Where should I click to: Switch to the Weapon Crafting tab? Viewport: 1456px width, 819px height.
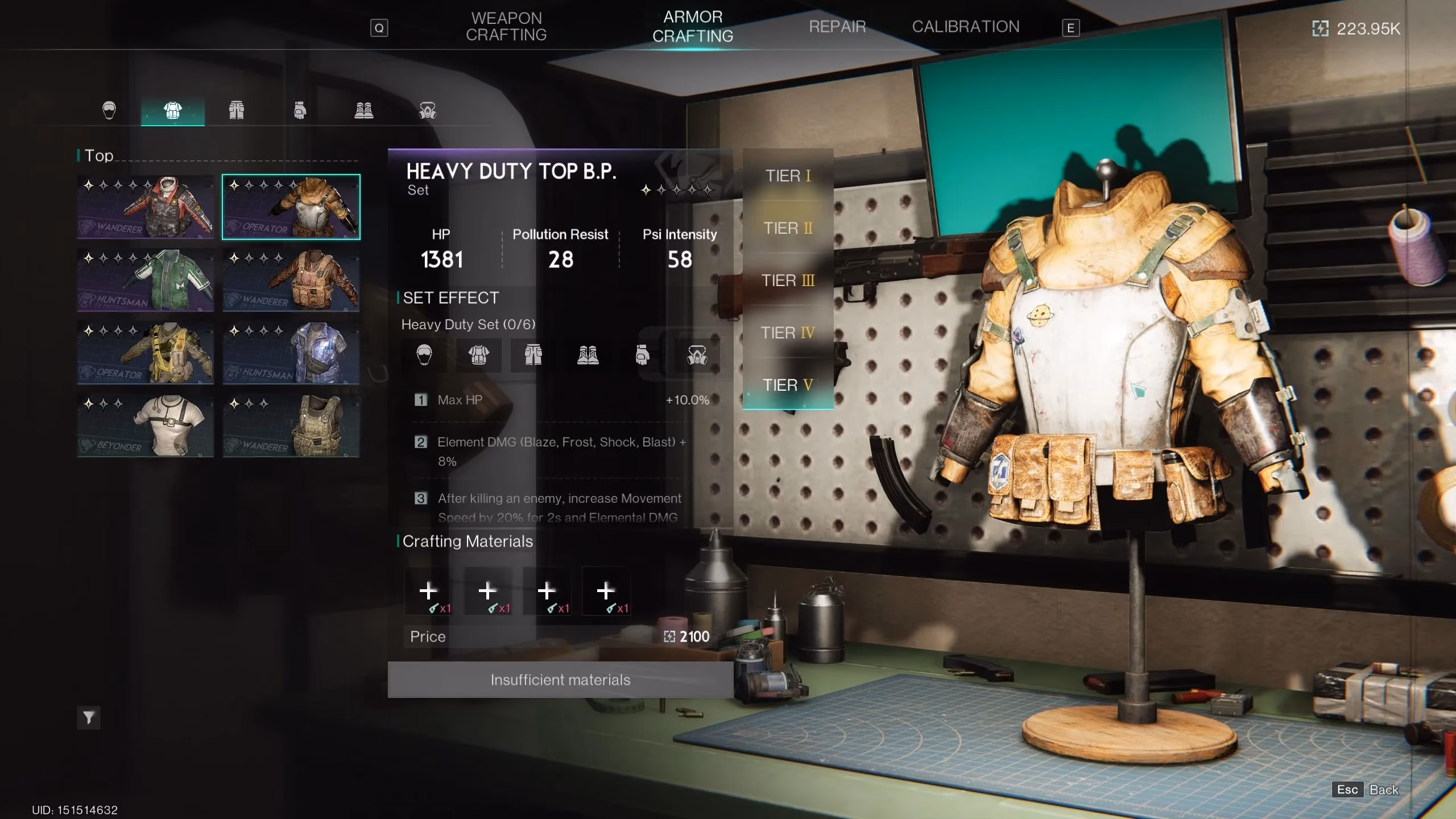[x=506, y=27]
